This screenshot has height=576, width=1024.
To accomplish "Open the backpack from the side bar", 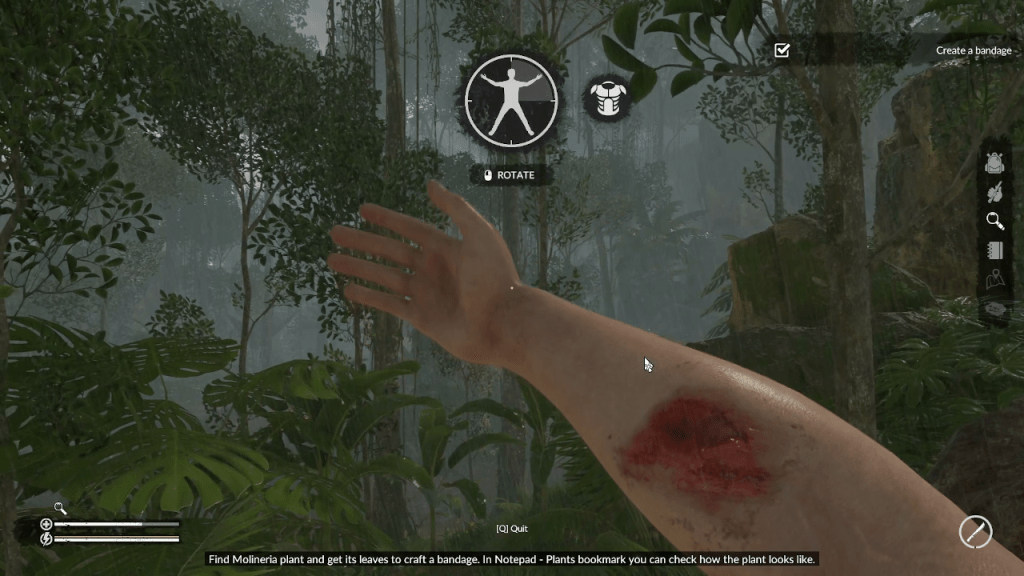I will pos(994,164).
